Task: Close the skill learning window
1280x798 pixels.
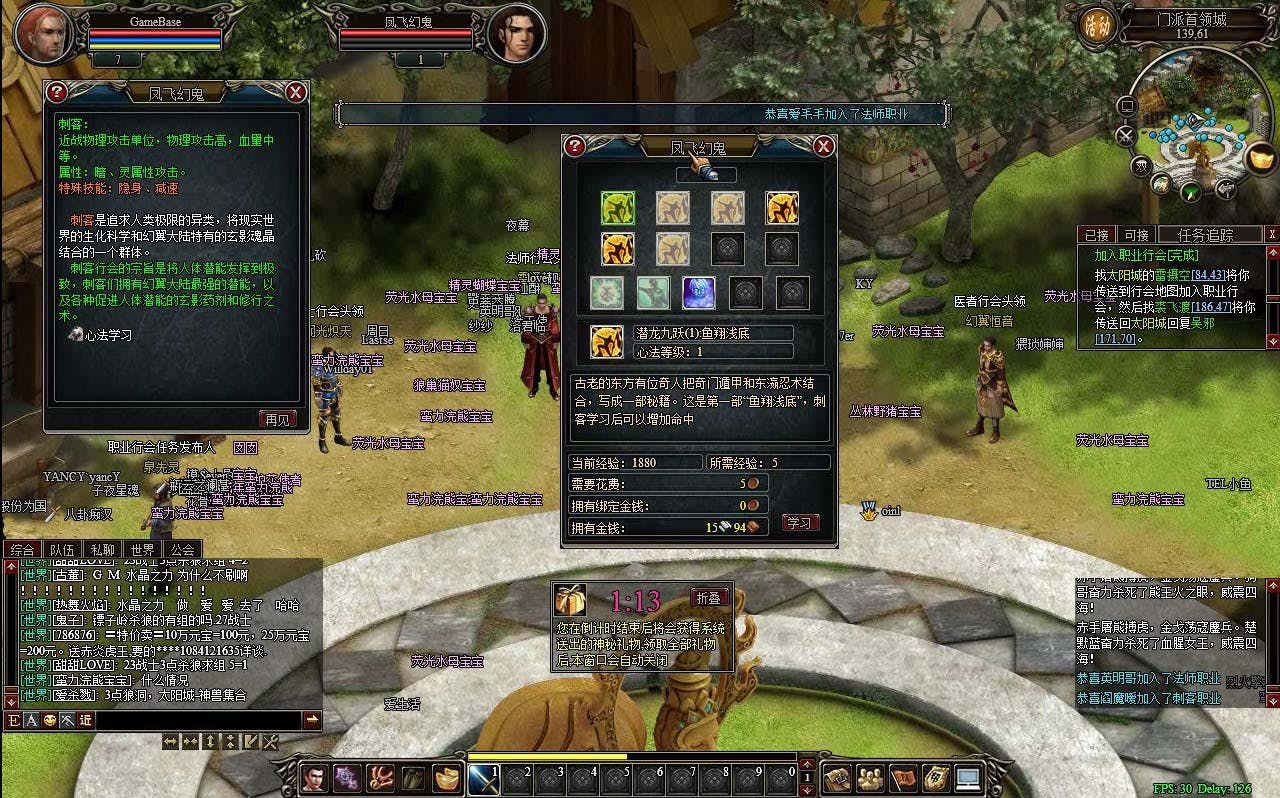Action: point(823,147)
